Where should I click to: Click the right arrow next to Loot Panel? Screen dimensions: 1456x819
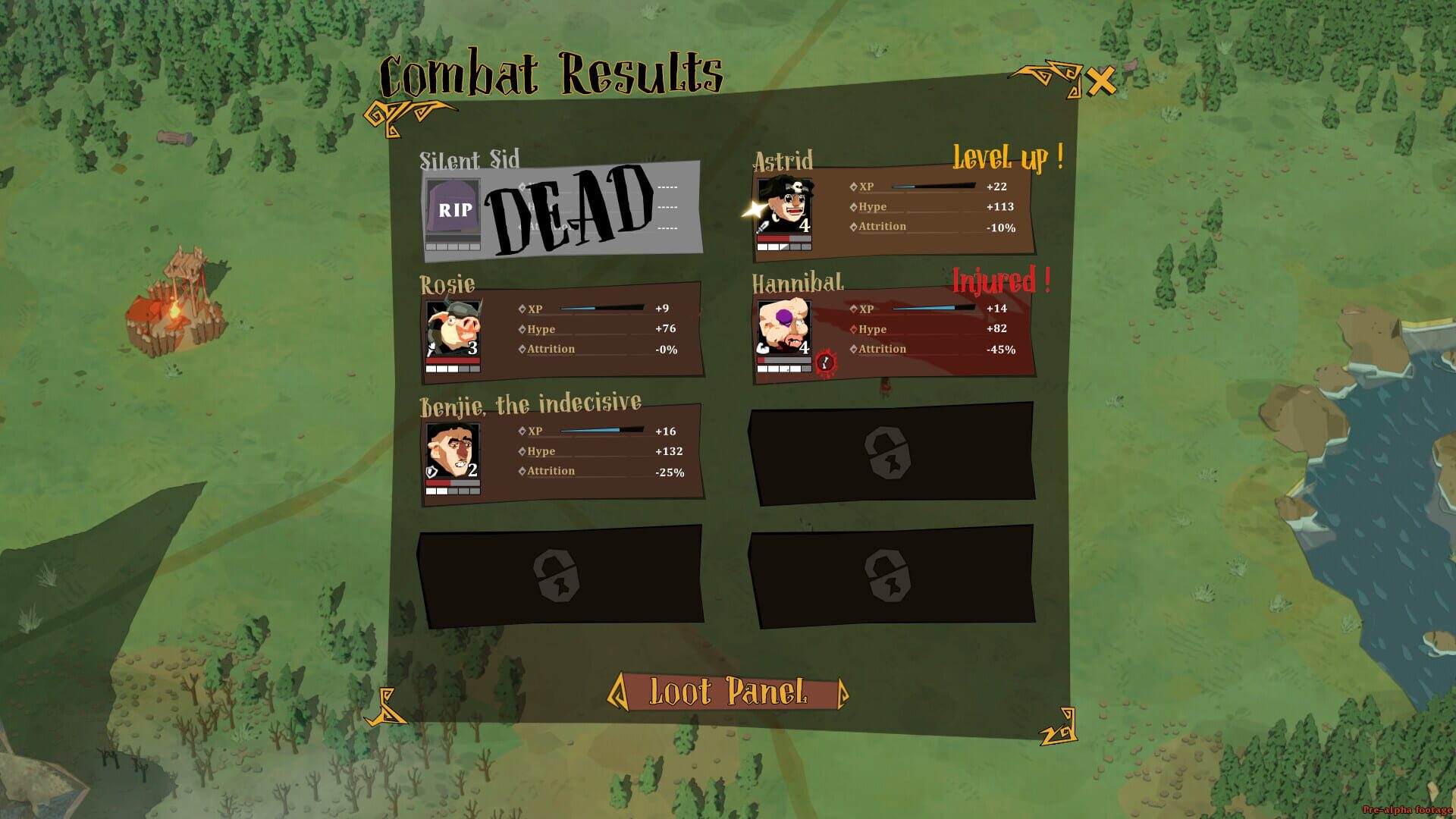click(x=844, y=692)
